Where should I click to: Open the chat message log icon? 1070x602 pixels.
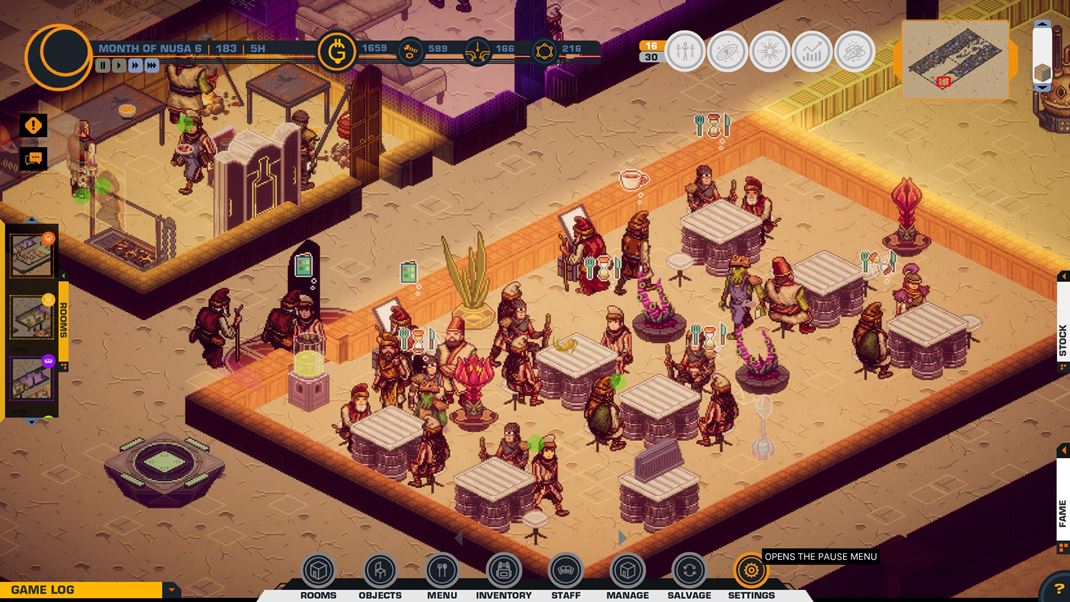coord(34,158)
